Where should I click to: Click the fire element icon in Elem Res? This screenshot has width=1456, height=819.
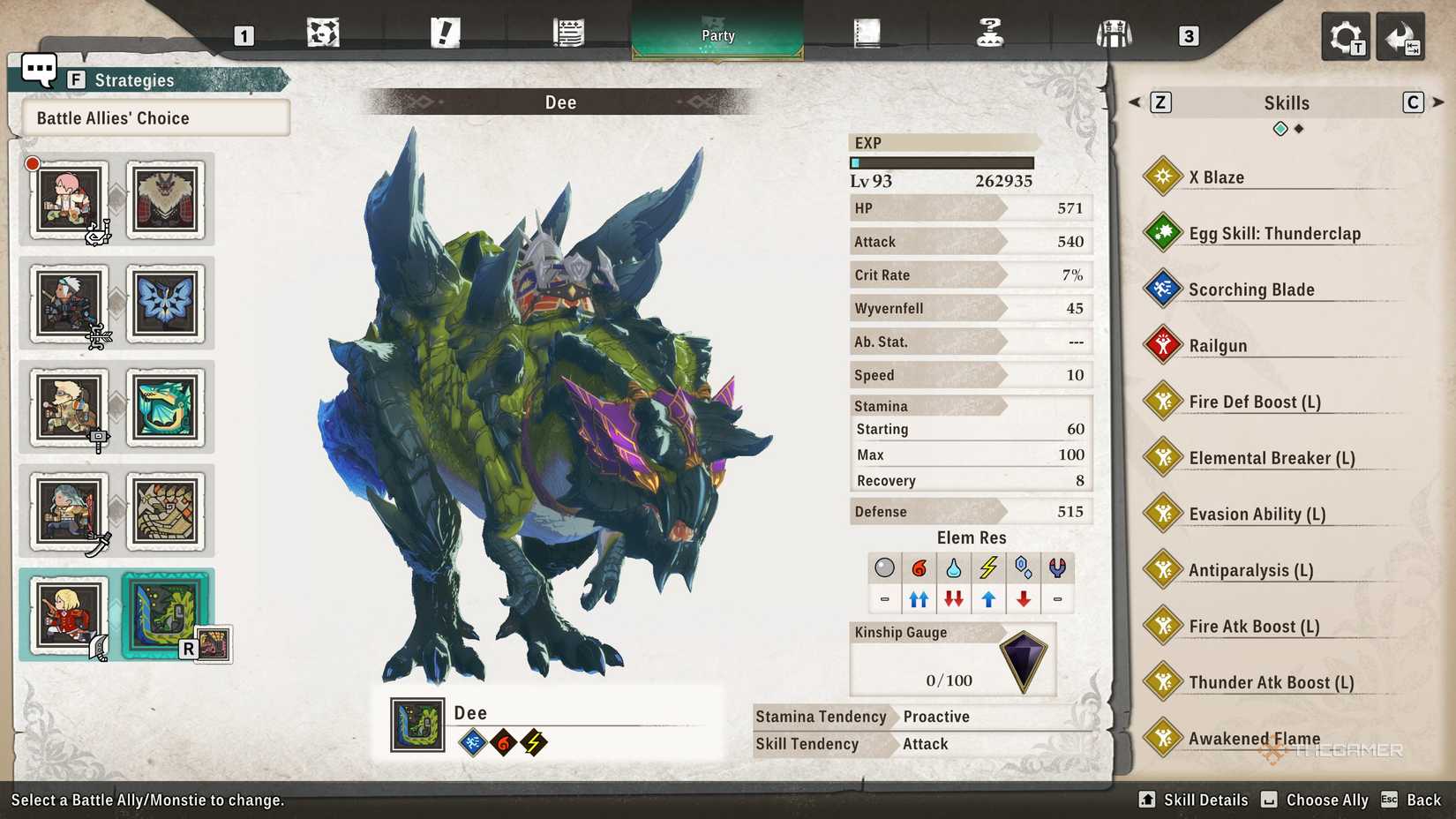[x=919, y=568]
